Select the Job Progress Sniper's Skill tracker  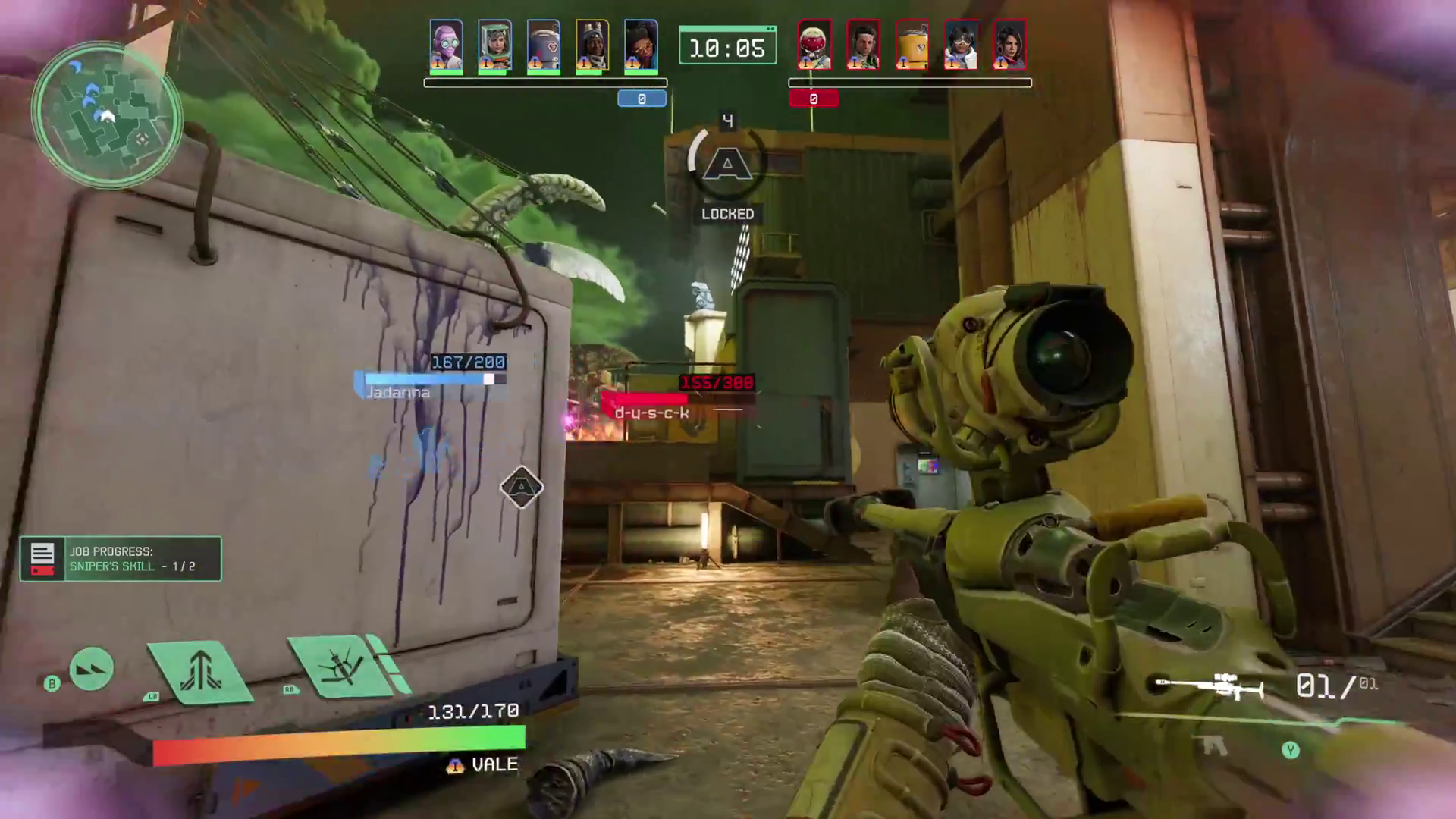click(x=121, y=559)
